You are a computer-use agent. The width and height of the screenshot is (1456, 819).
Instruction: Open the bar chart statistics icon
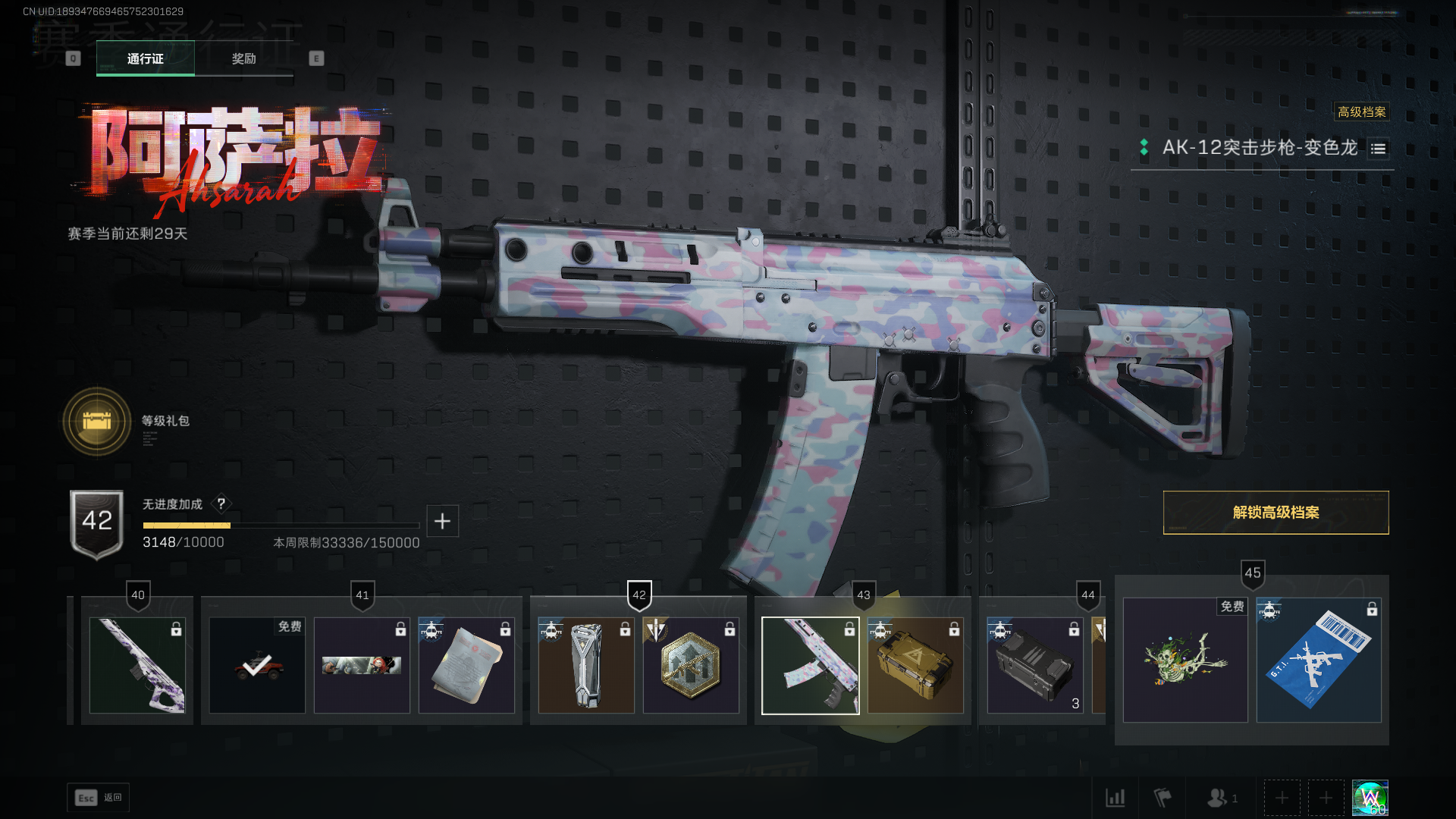[x=1115, y=798]
